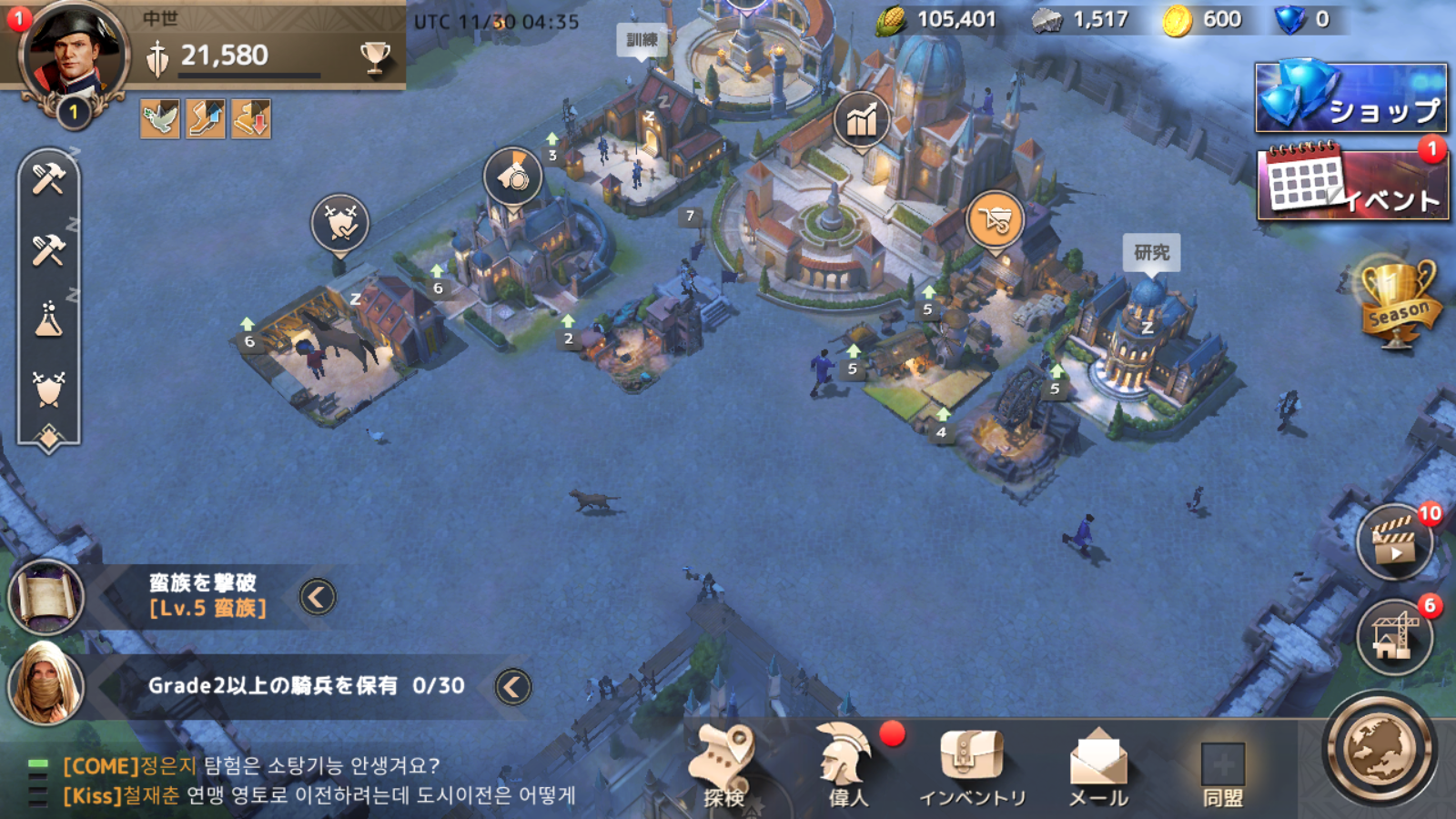
Task: Open the ショップ gem shop
Action: 1351,97
